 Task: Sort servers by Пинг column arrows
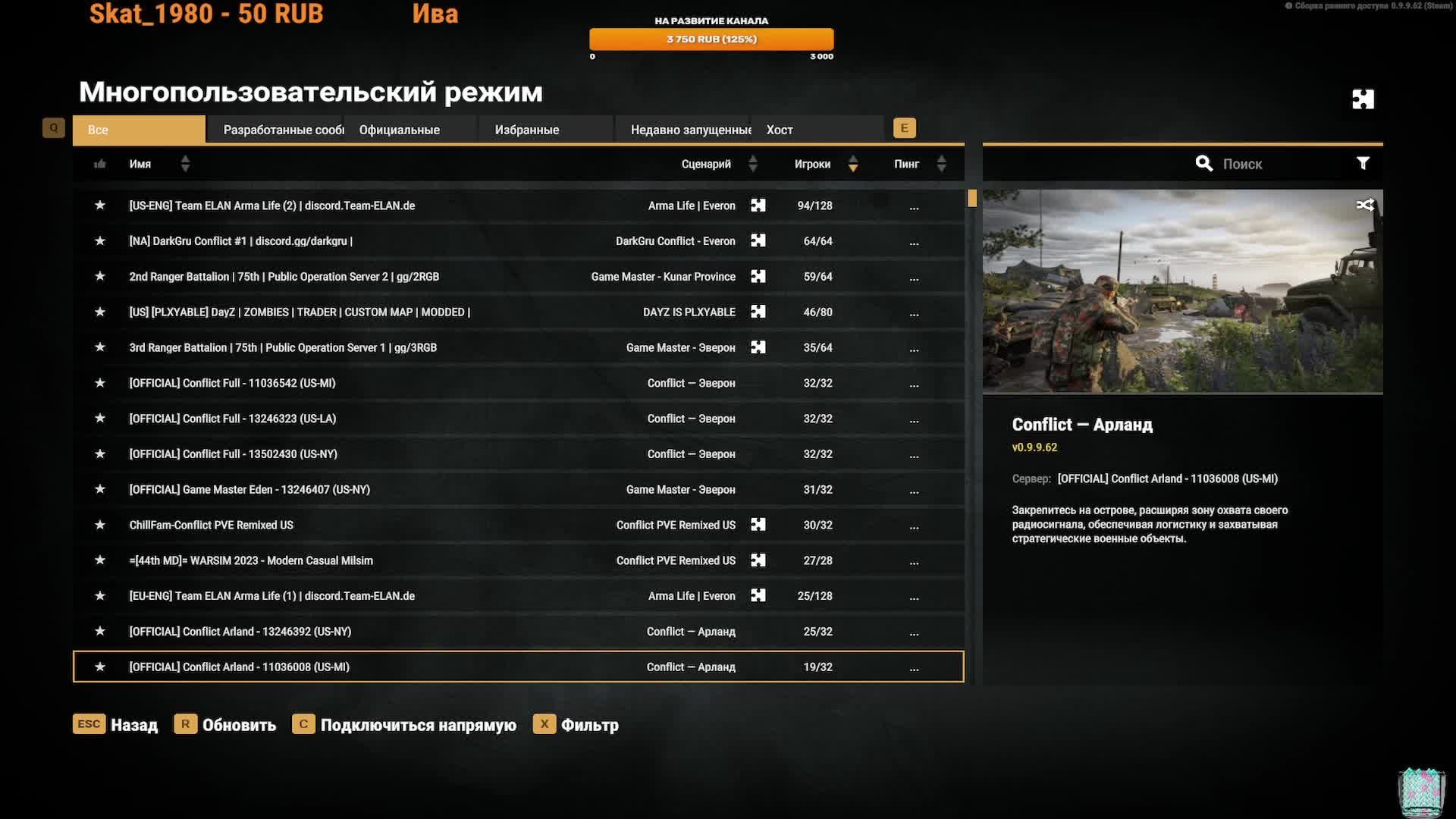click(942, 163)
